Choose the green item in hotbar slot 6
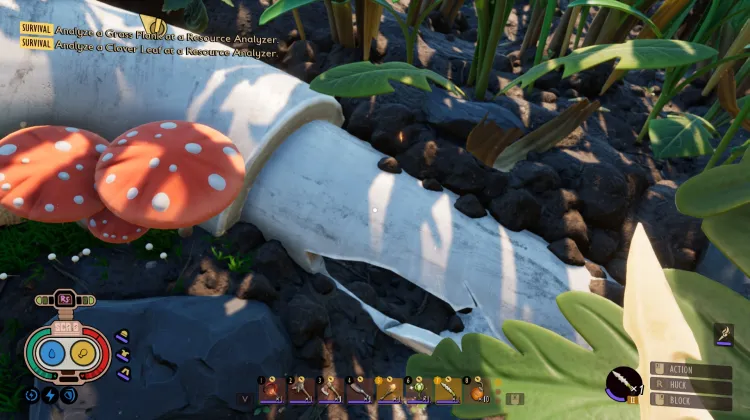750x420 pixels. coord(418,389)
